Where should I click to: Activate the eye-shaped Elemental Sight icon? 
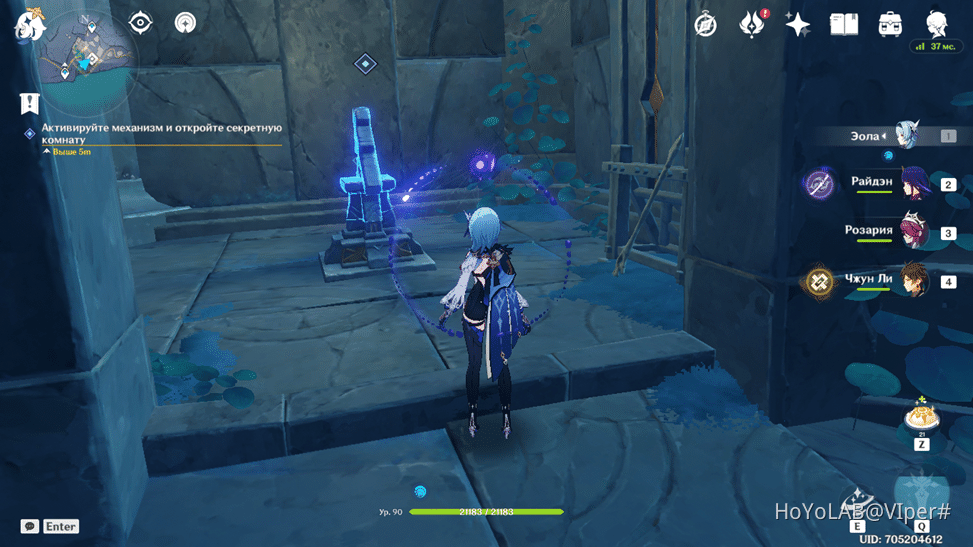[x=140, y=23]
